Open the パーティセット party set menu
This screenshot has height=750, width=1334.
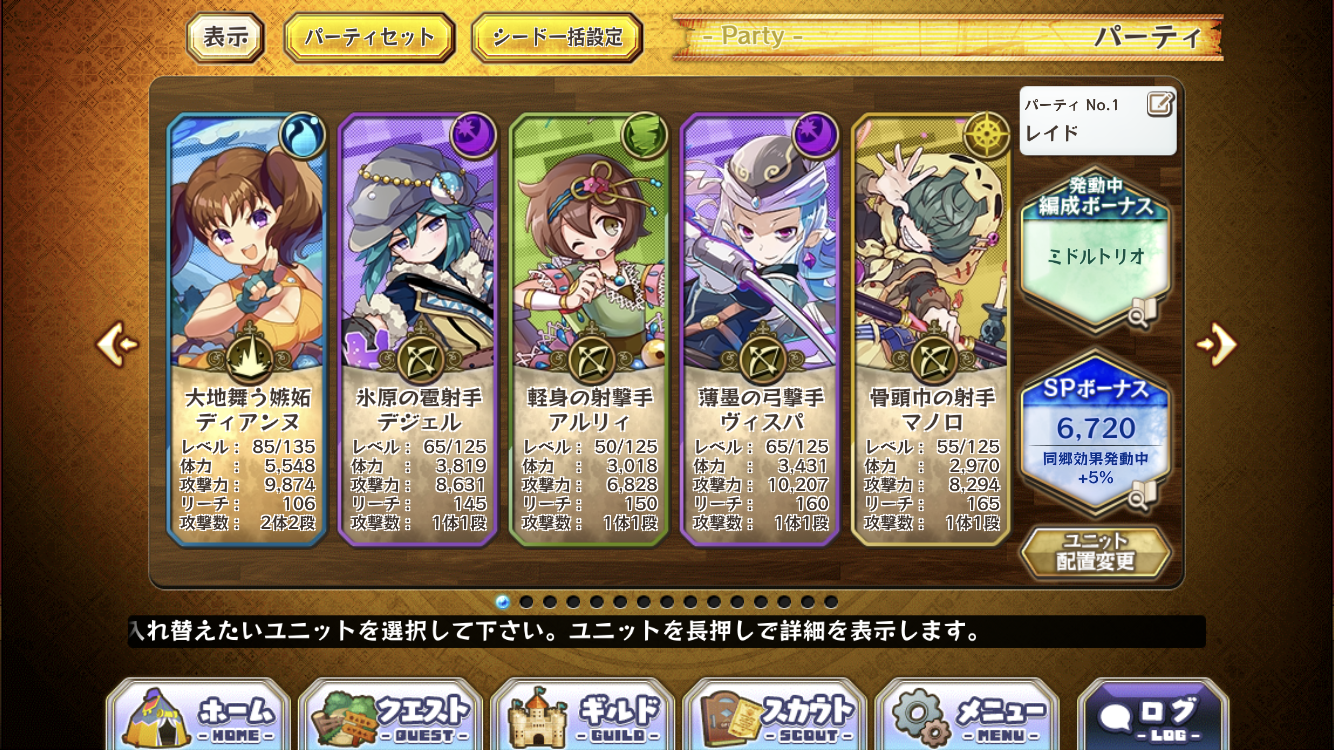pos(369,38)
